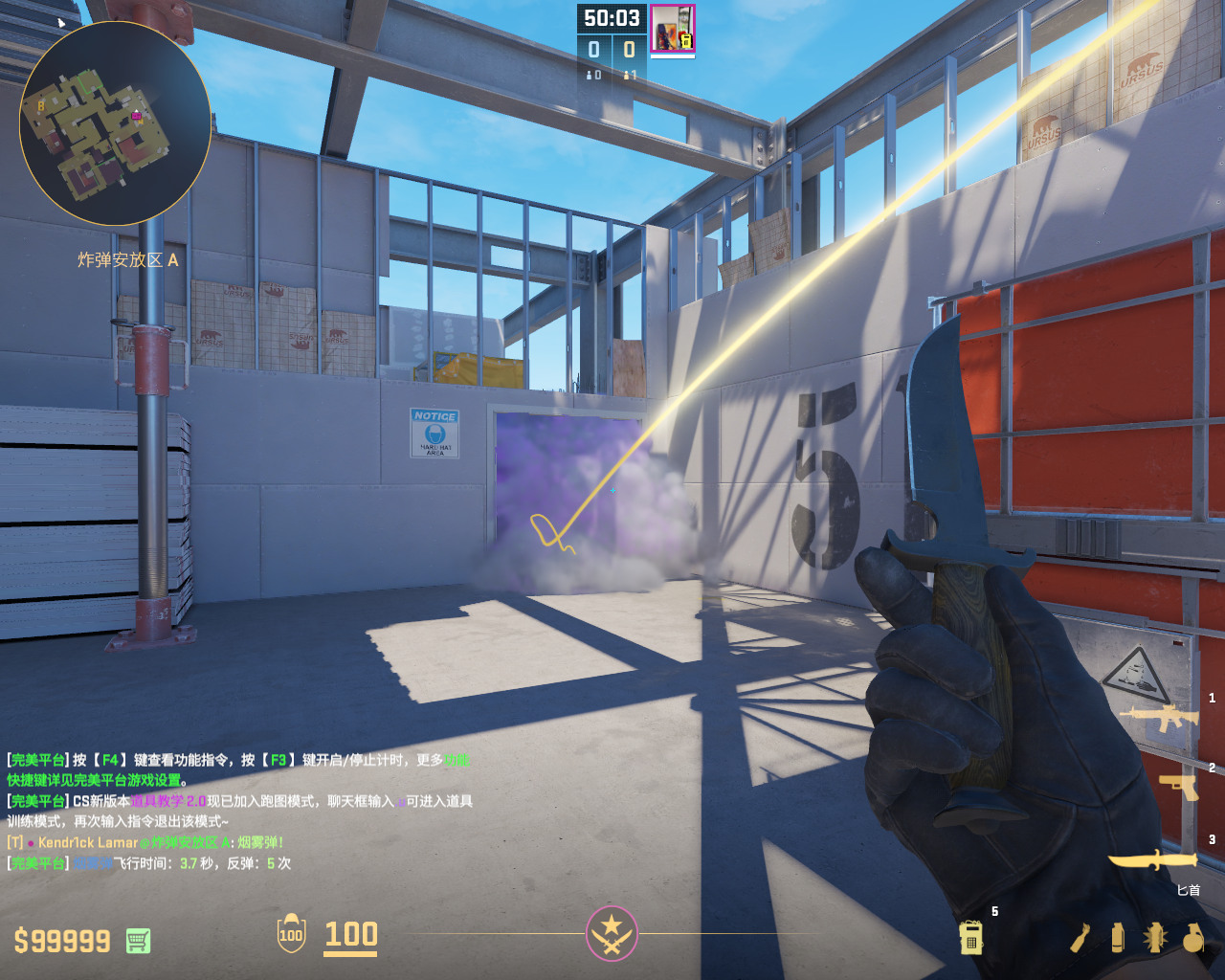
Task: Click the circular radar minimap
Action: coord(115,123)
